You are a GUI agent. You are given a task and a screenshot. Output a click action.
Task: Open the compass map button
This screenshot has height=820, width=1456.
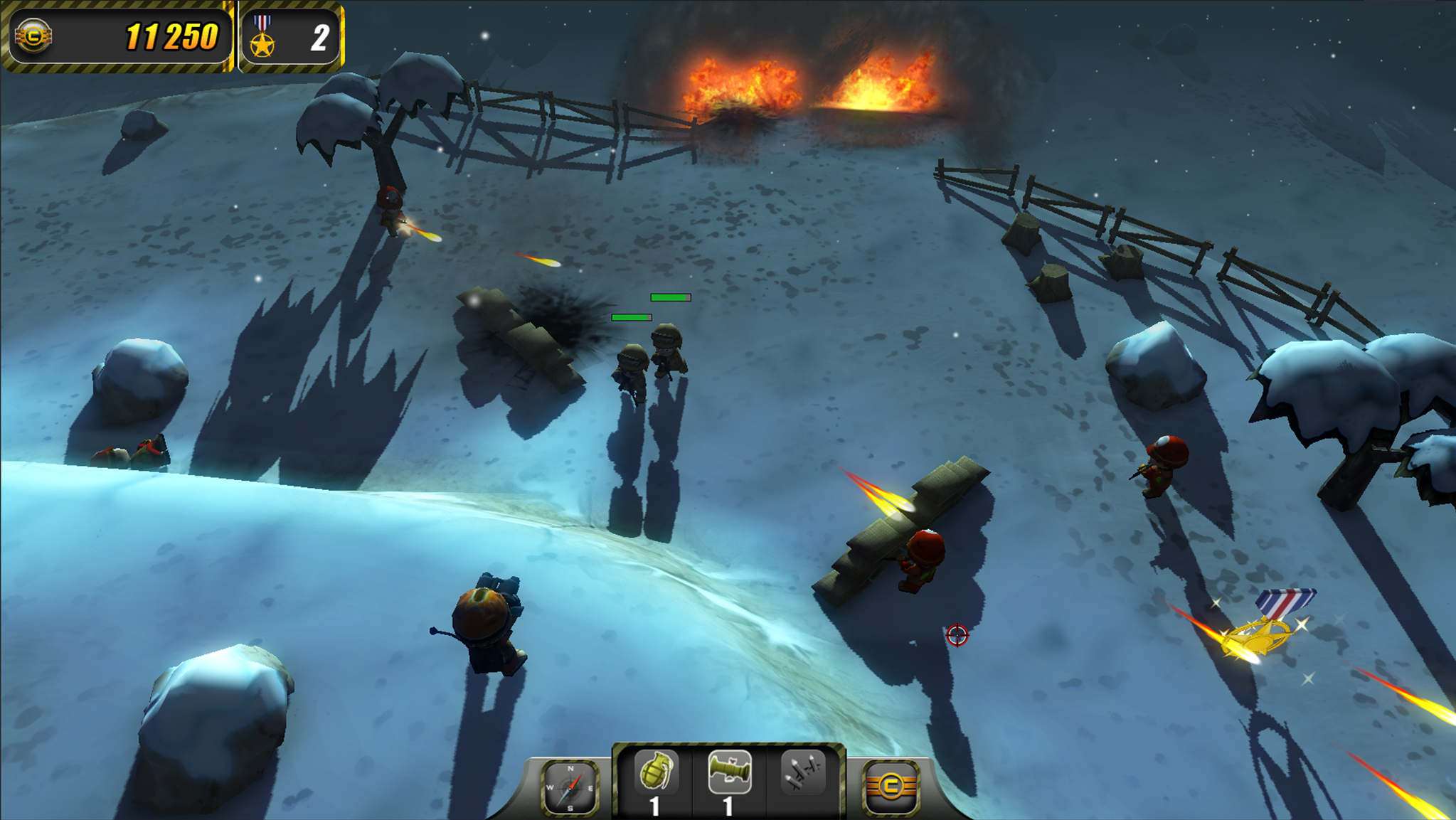pos(570,787)
